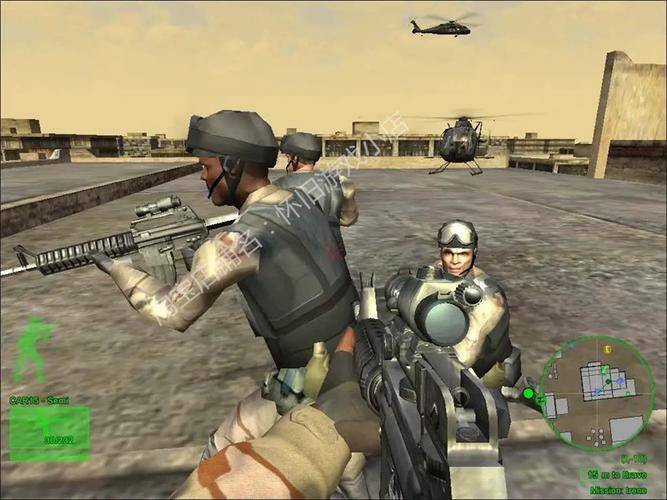Click the bright green dot on minimap edge

point(527,394)
